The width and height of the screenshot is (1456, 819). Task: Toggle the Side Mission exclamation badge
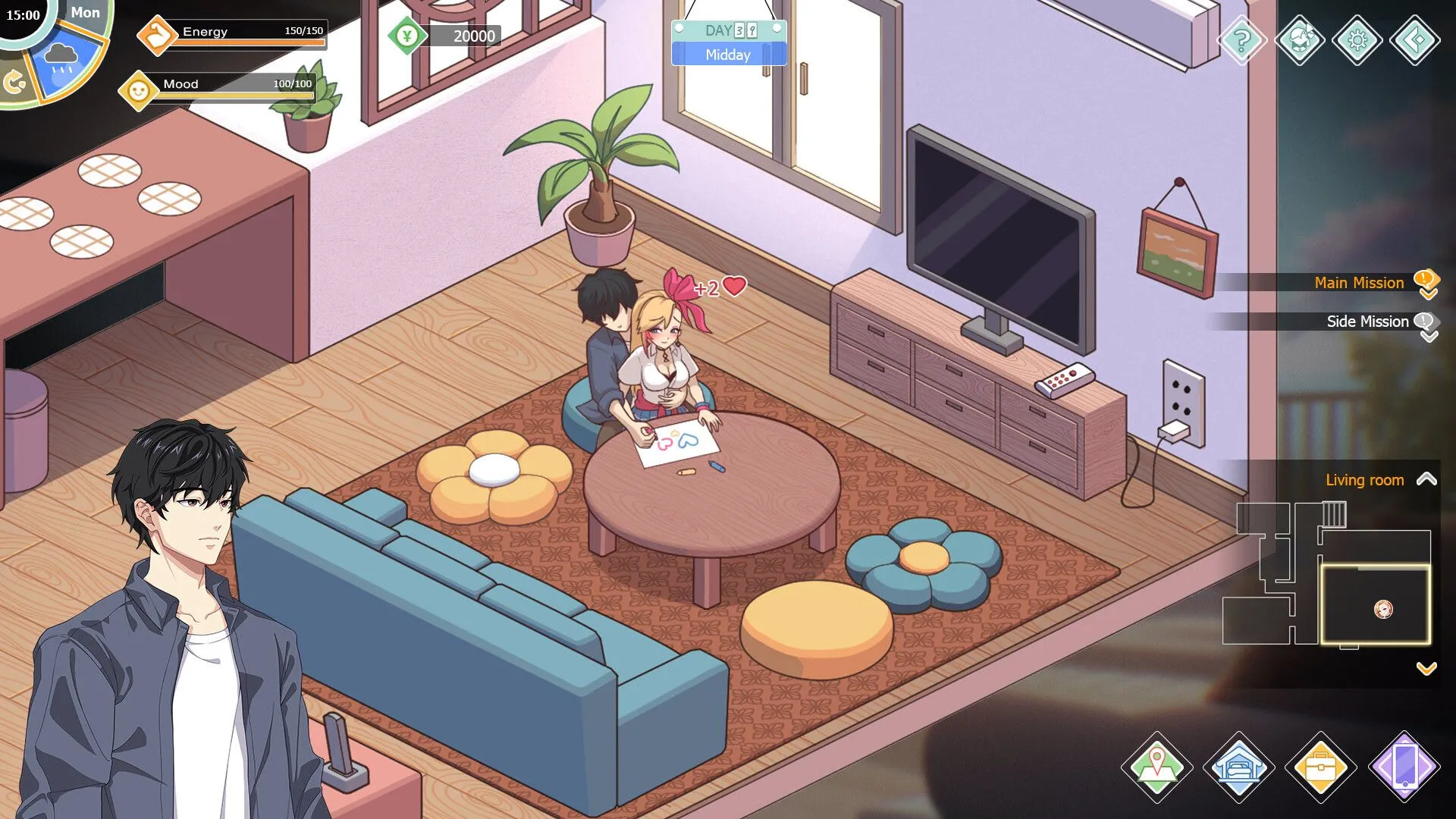tap(1426, 321)
